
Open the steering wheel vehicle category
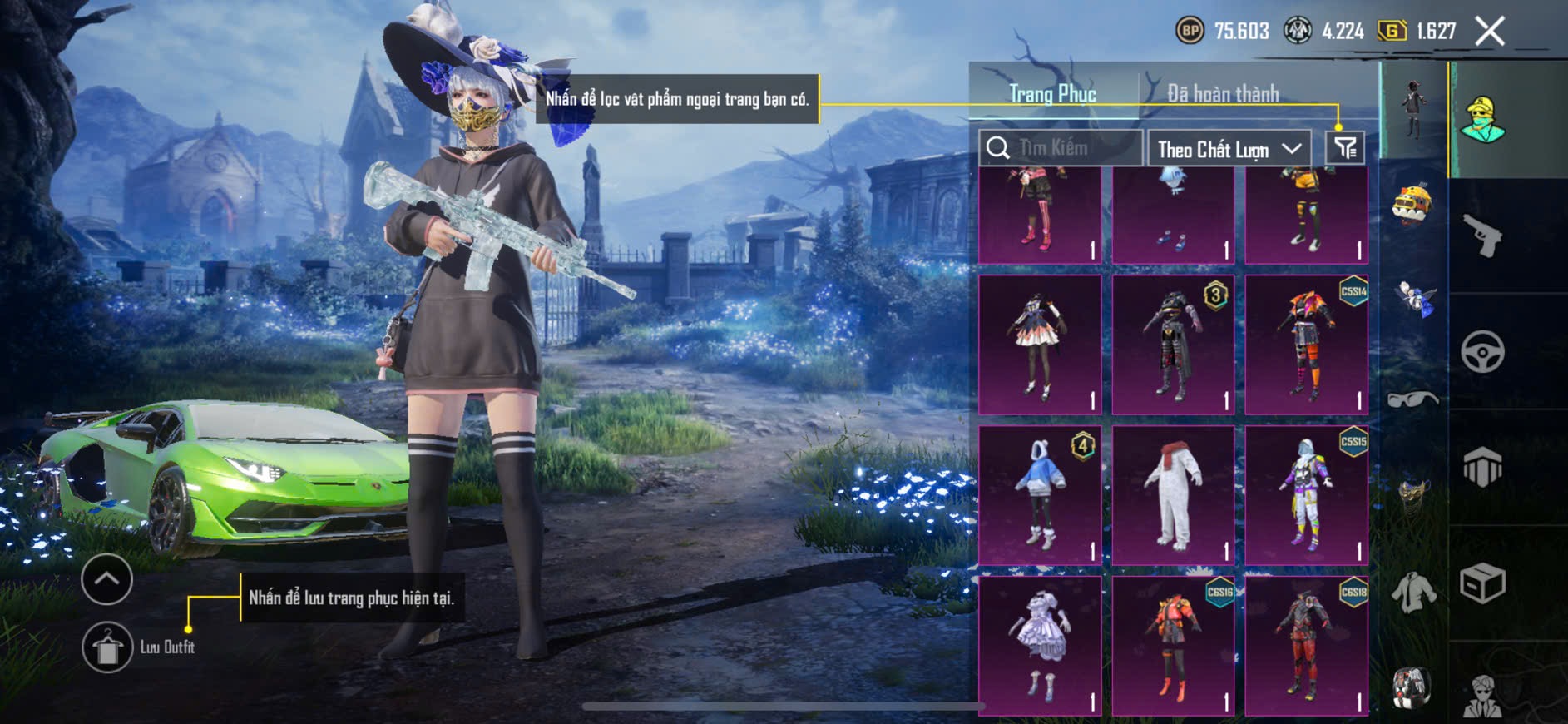1482,352
